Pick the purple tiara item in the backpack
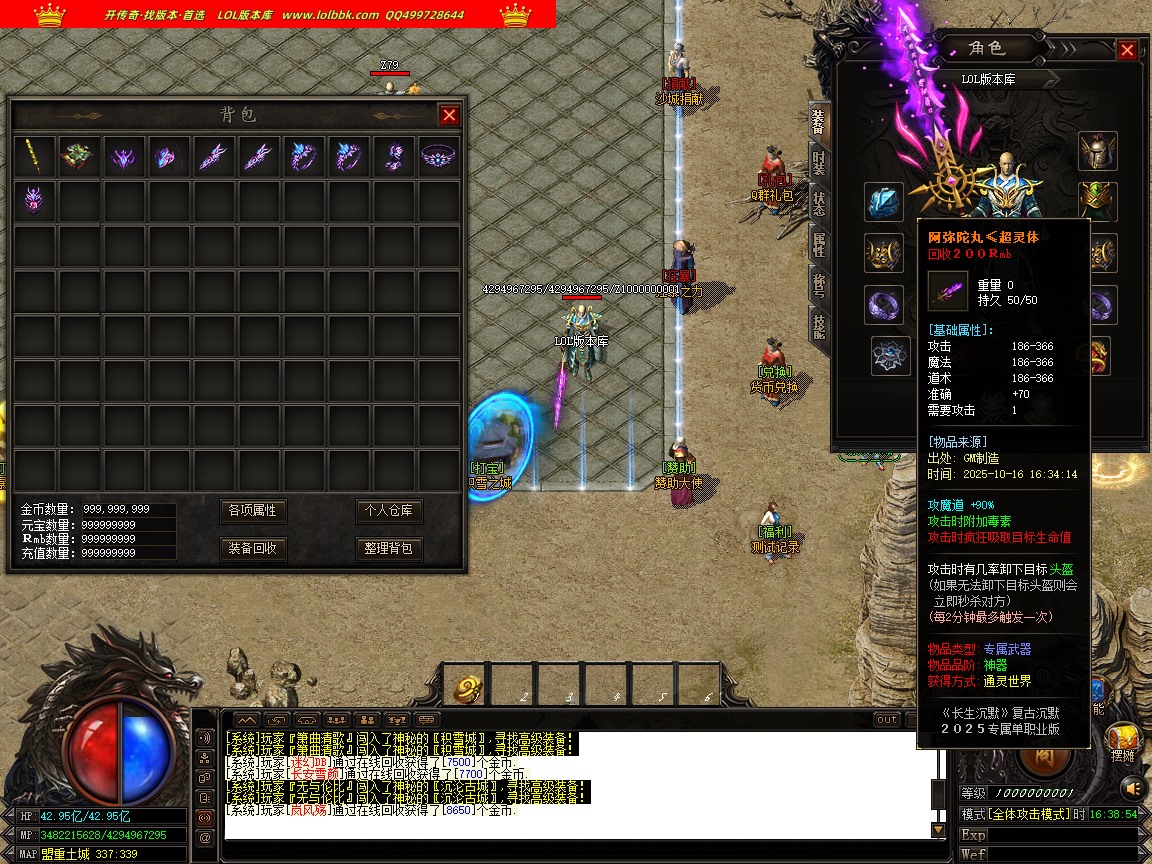 [438, 157]
